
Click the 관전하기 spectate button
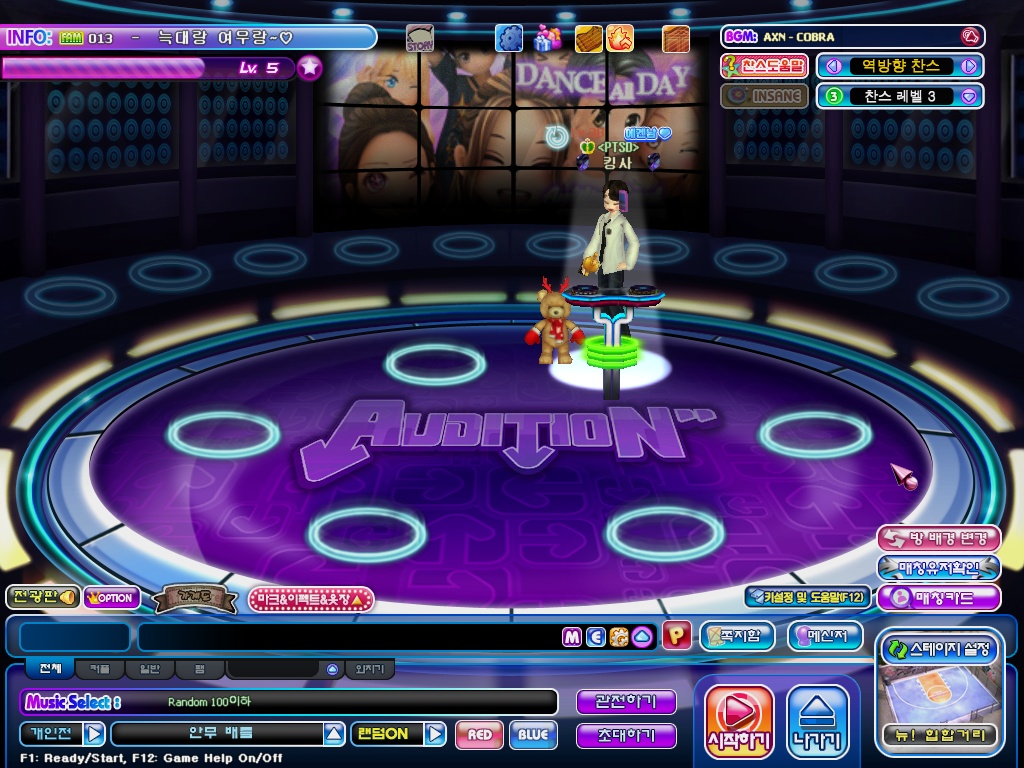click(x=626, y=702)
